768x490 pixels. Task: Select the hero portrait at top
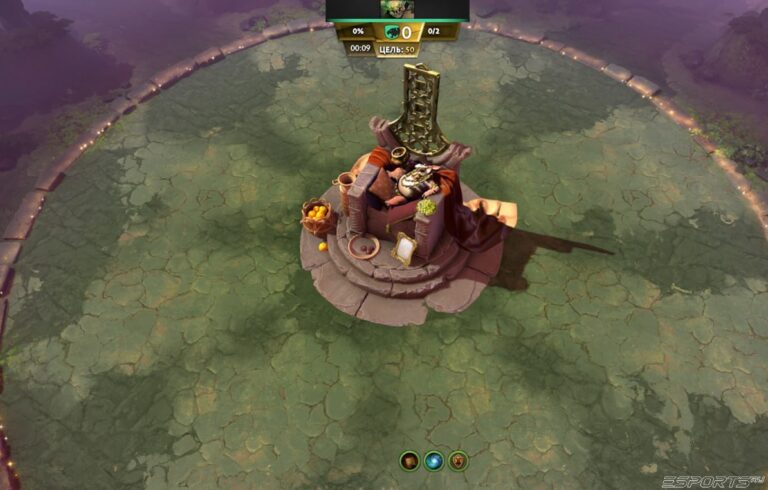point(397,10)
